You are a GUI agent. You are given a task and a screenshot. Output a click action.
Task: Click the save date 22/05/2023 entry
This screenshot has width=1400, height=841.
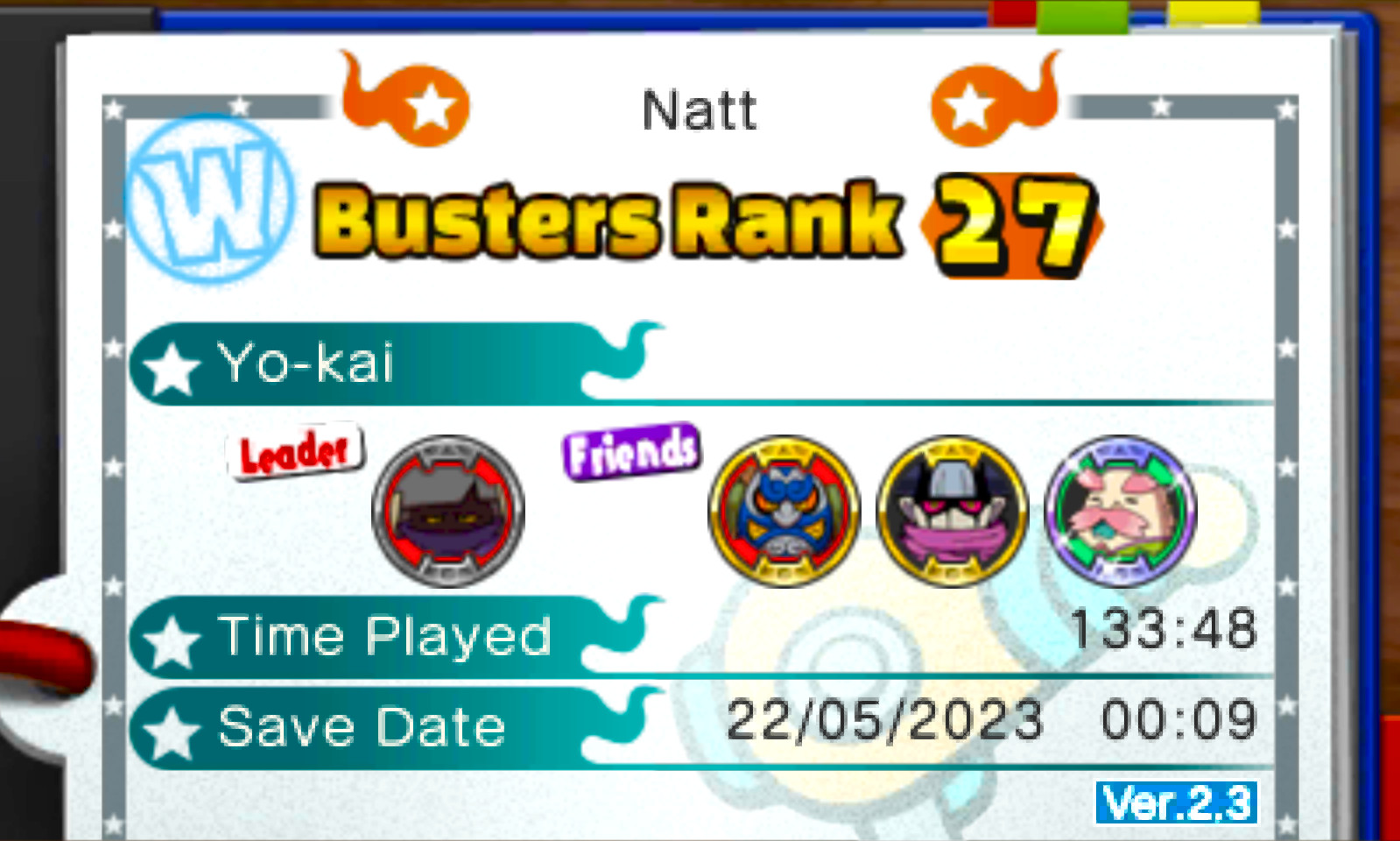pyautogui.click(x=884, y=722)
